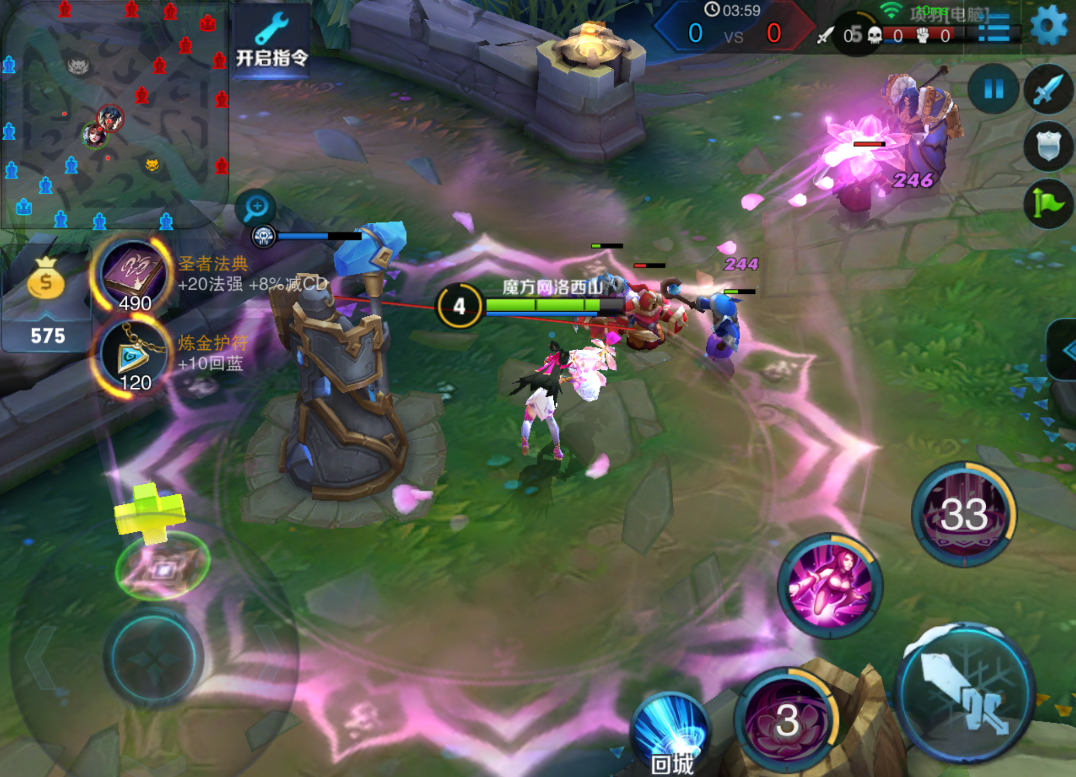Tap the virtual joystick center
The height and width of the screenshot is (777, 1076).
(x=153, y=658)
